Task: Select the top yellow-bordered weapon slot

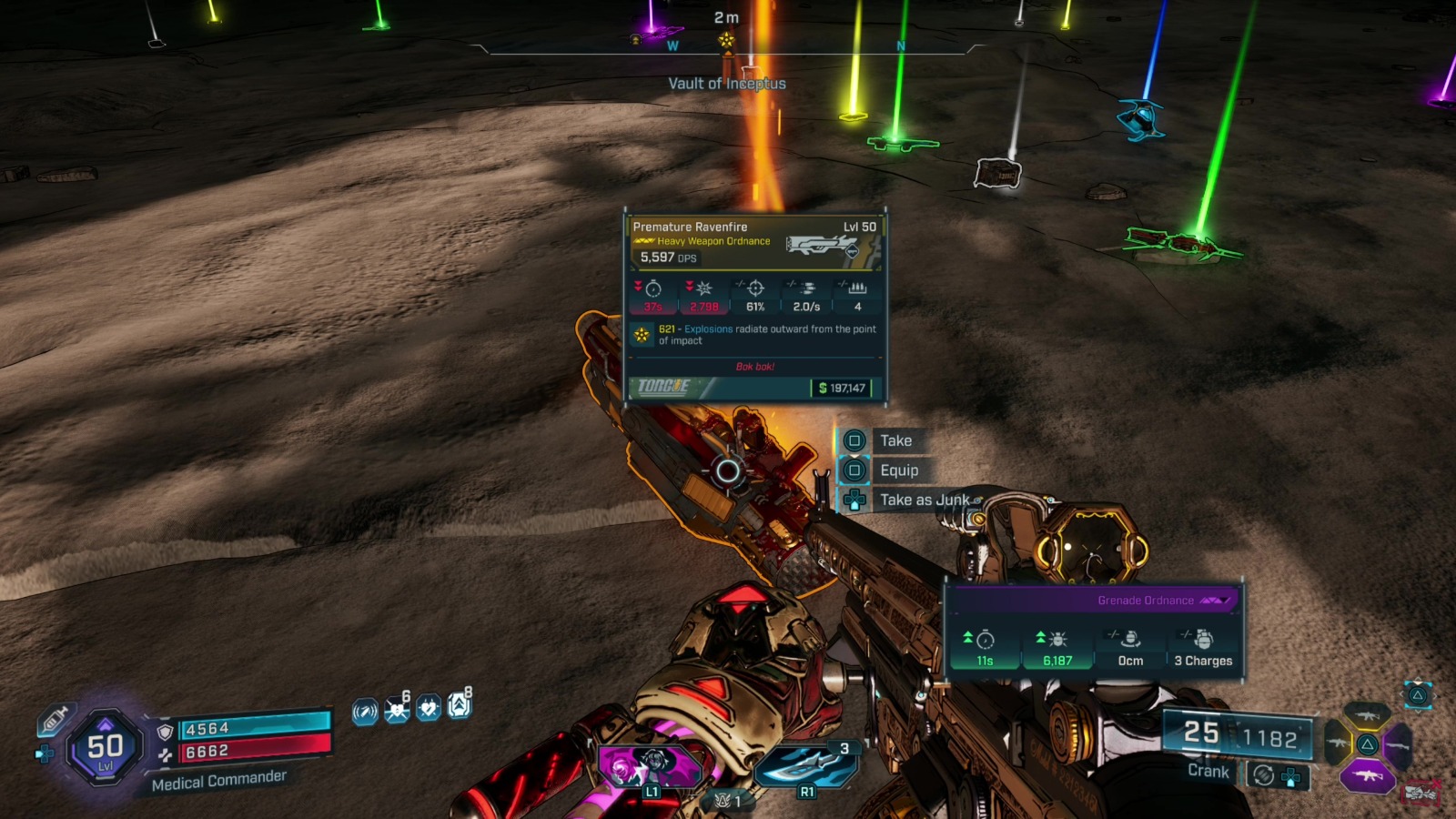Action: pyautogui.click(x=1367, y=715)
